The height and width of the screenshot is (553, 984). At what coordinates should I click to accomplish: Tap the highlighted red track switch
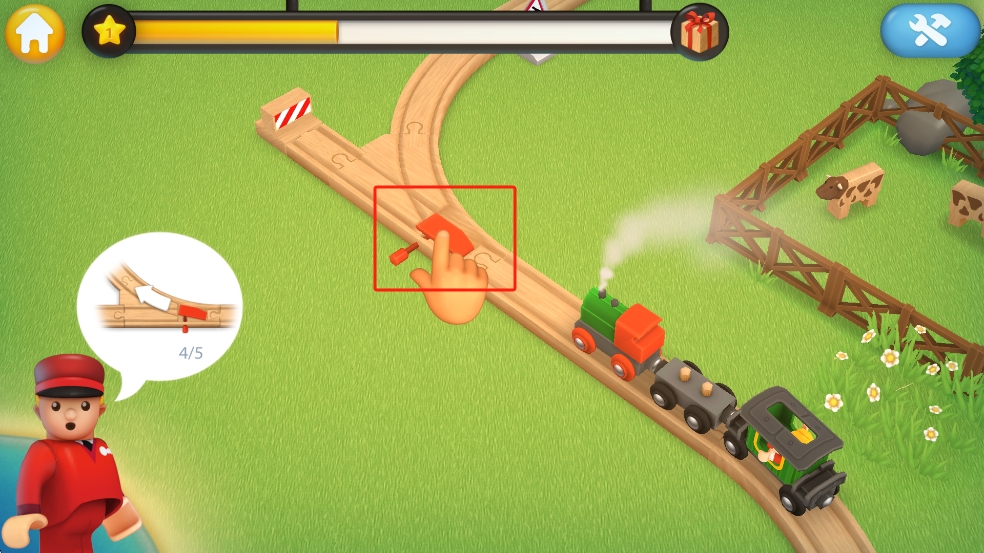pyautogui.click(x=444, y=238)
